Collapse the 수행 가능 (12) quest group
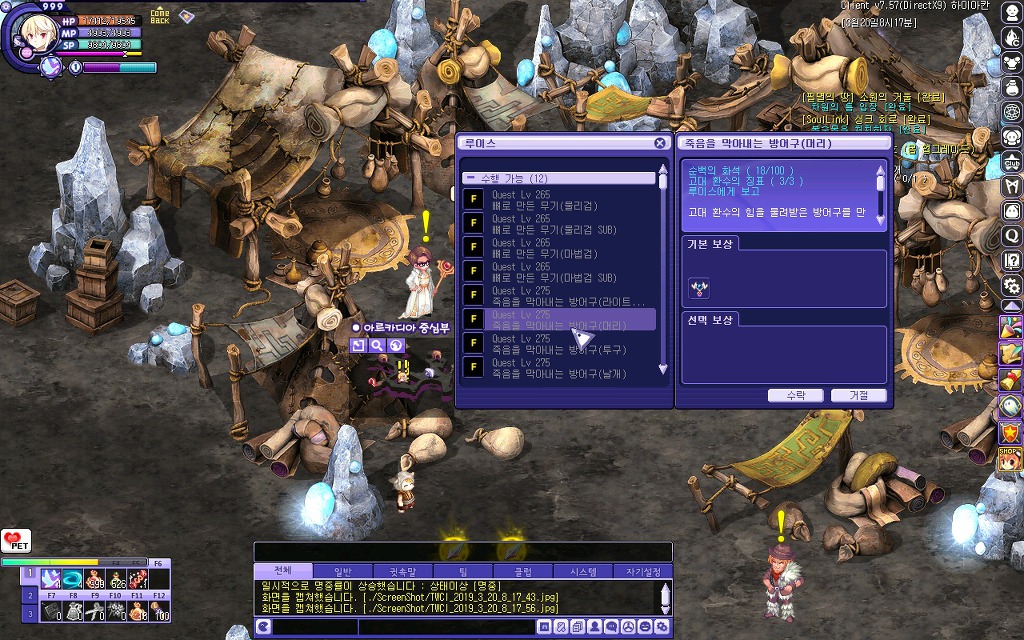Screen dimensions: 1024x640 470,178
